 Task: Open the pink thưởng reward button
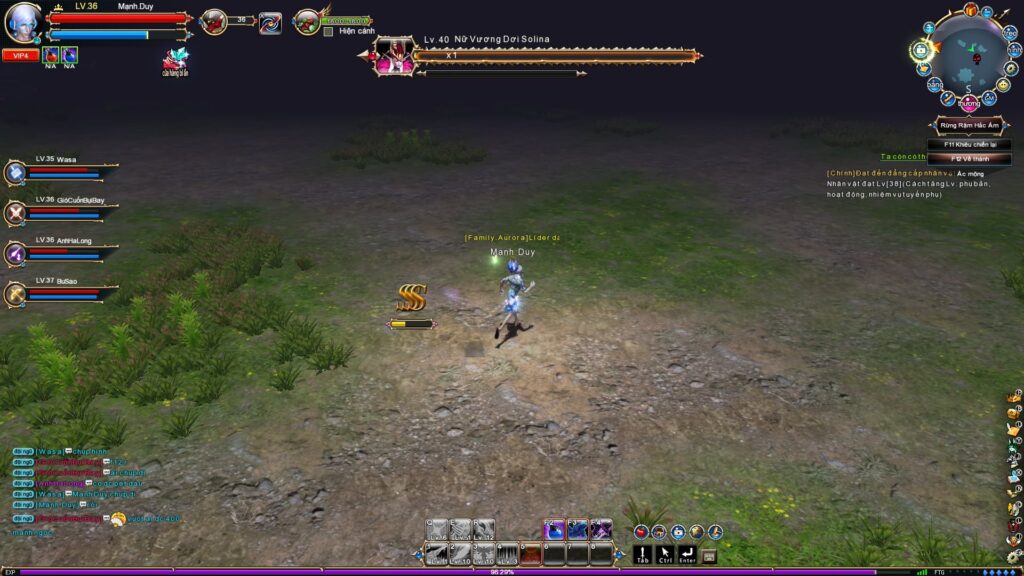[x=968, y=103]
